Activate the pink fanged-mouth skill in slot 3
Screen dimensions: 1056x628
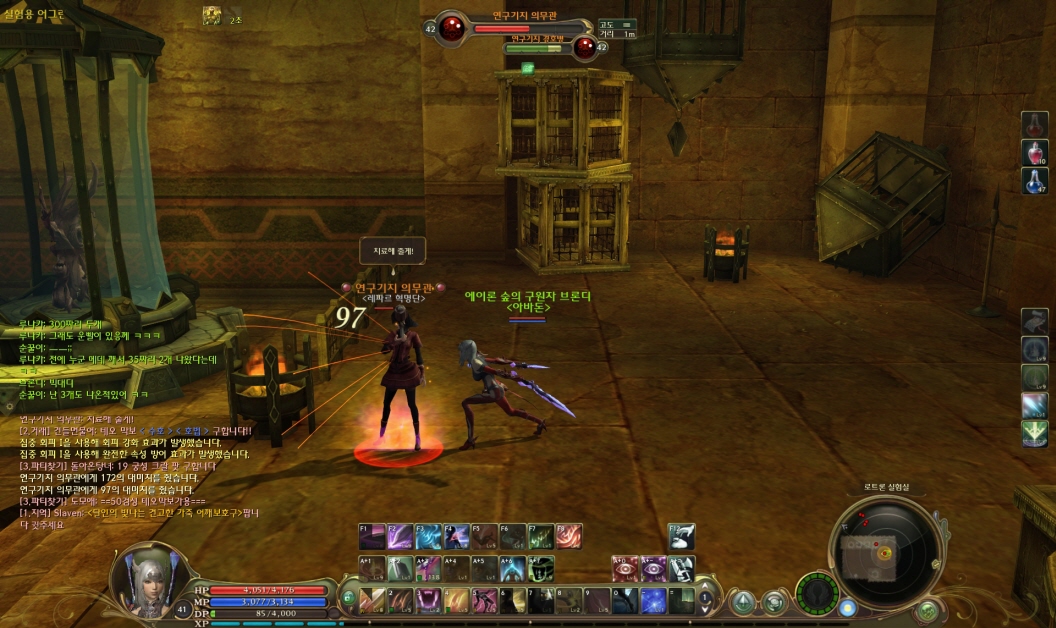(x=428, y=600)
